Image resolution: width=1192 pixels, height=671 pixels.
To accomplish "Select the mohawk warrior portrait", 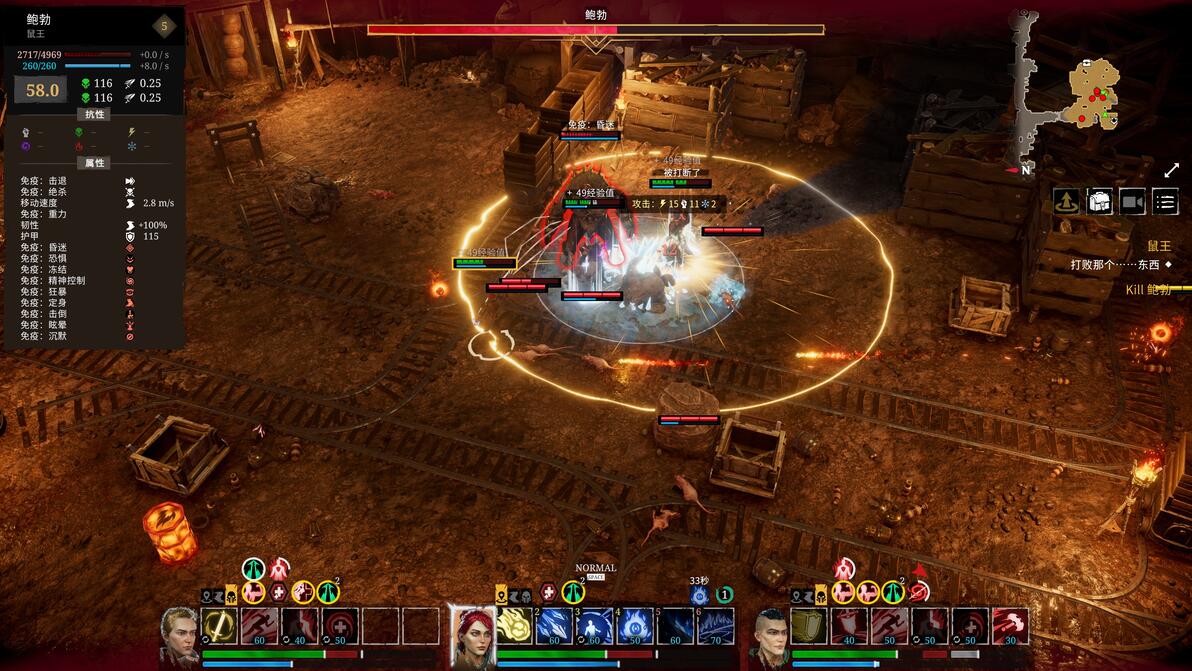I will (769, 635).
